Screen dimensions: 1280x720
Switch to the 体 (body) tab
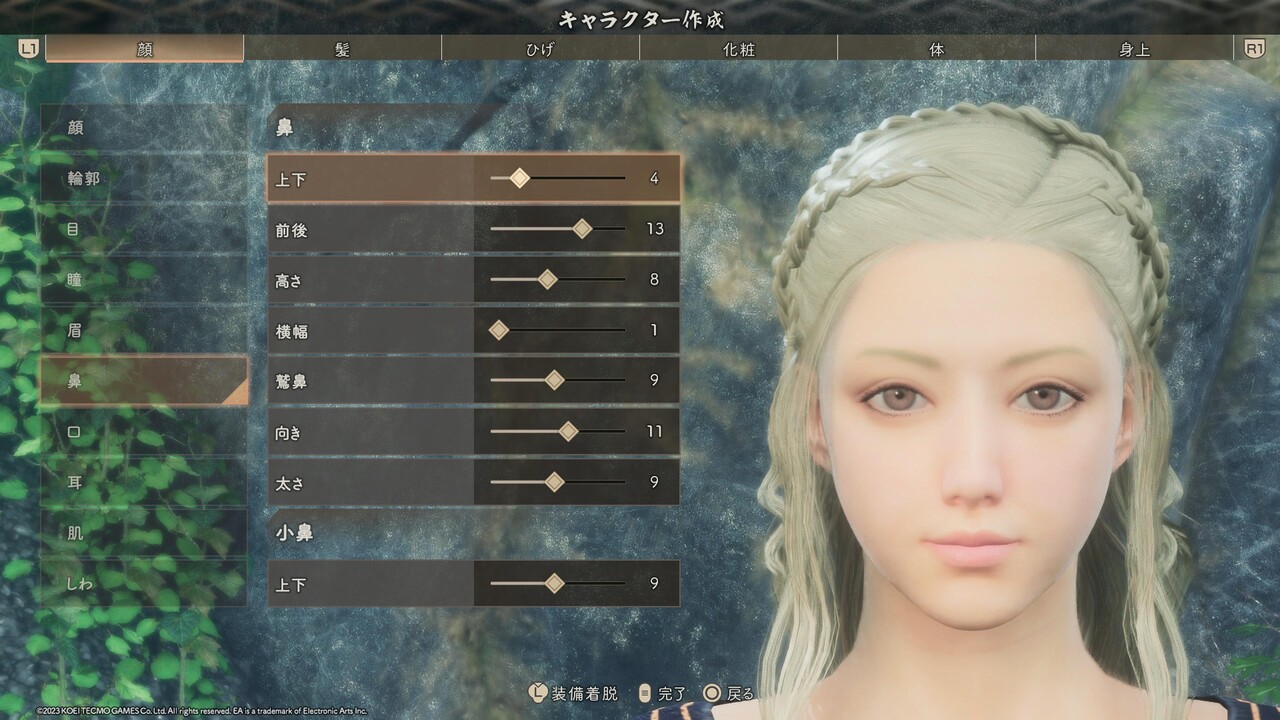[936, 49]
